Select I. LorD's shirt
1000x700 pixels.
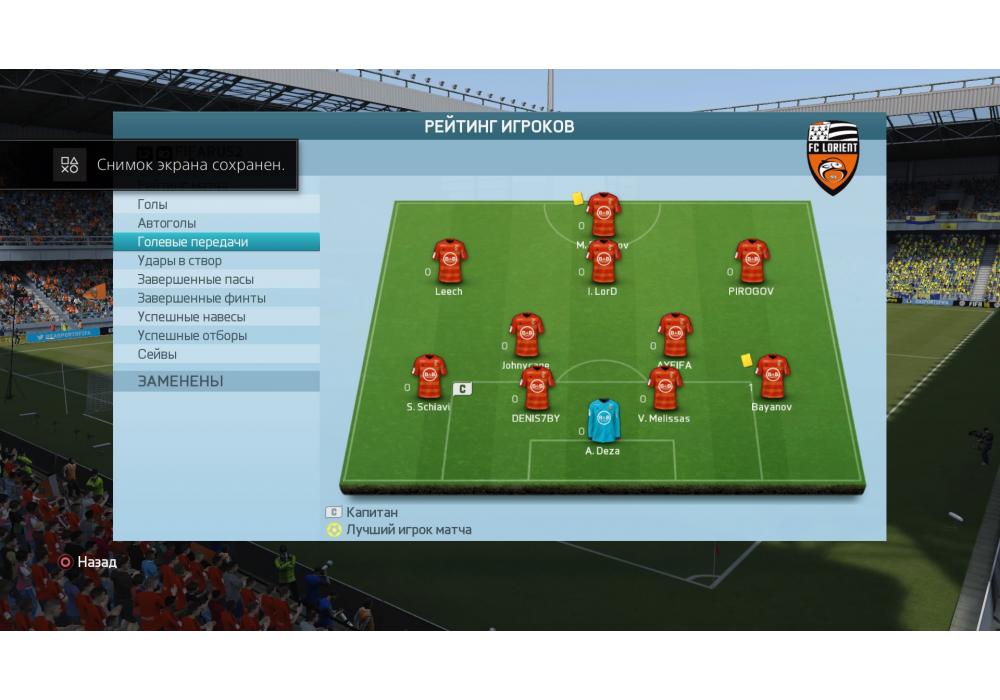pos(603,262)
